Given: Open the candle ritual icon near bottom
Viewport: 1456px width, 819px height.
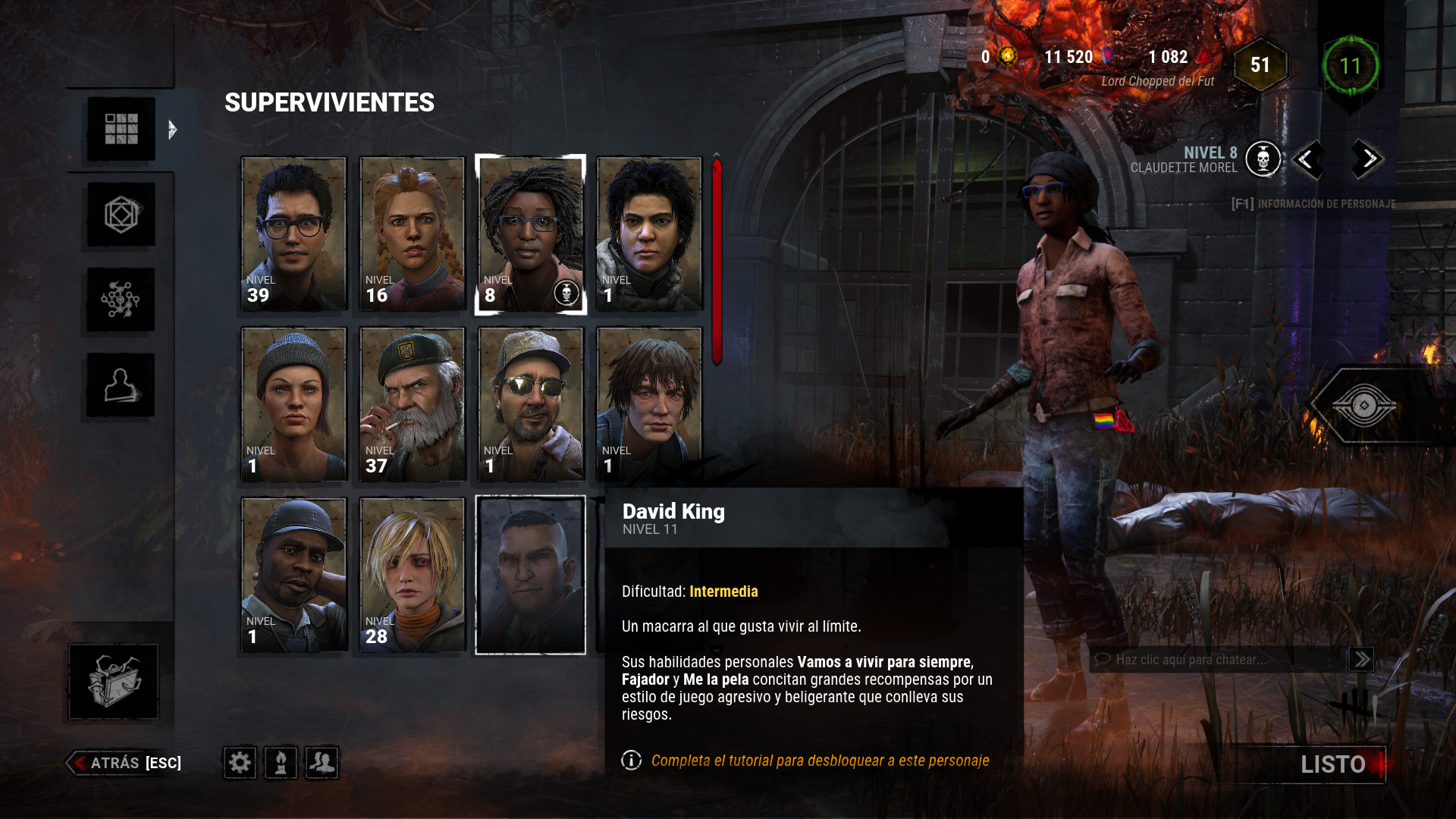Looking at the screenshot, I should coord(281,763).
